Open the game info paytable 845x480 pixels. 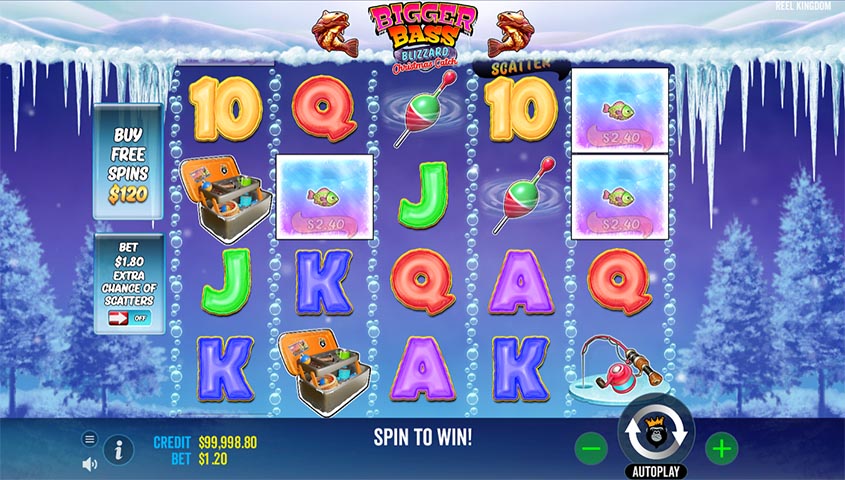click(x=118, y=450)
